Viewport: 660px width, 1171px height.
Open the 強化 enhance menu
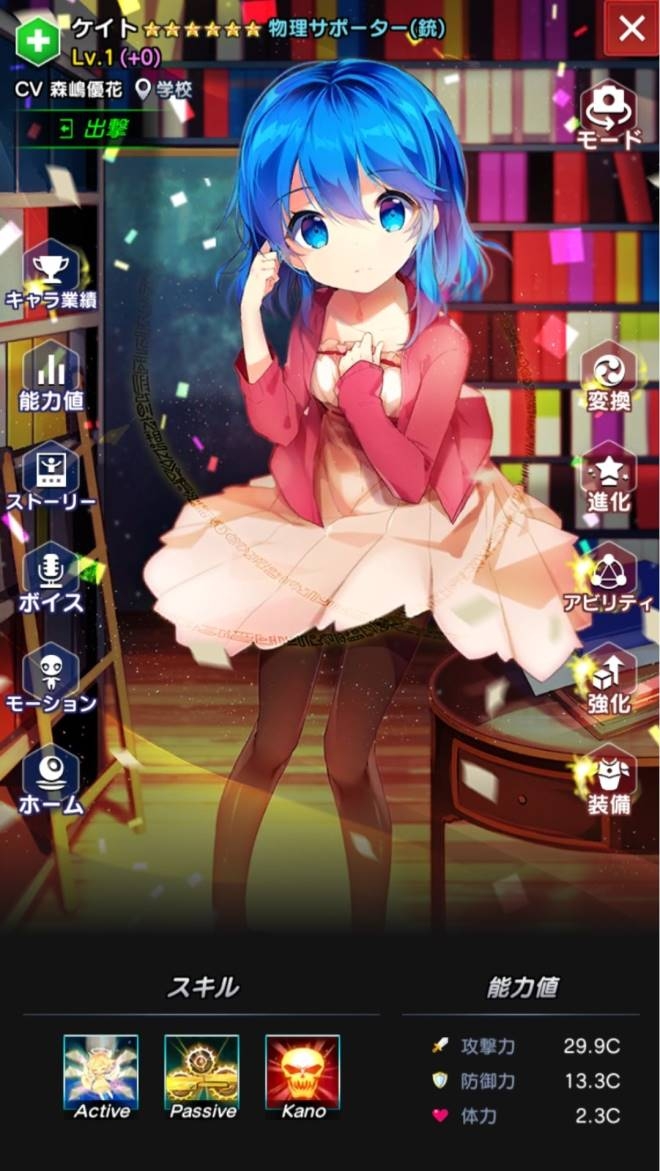[609, 681]
